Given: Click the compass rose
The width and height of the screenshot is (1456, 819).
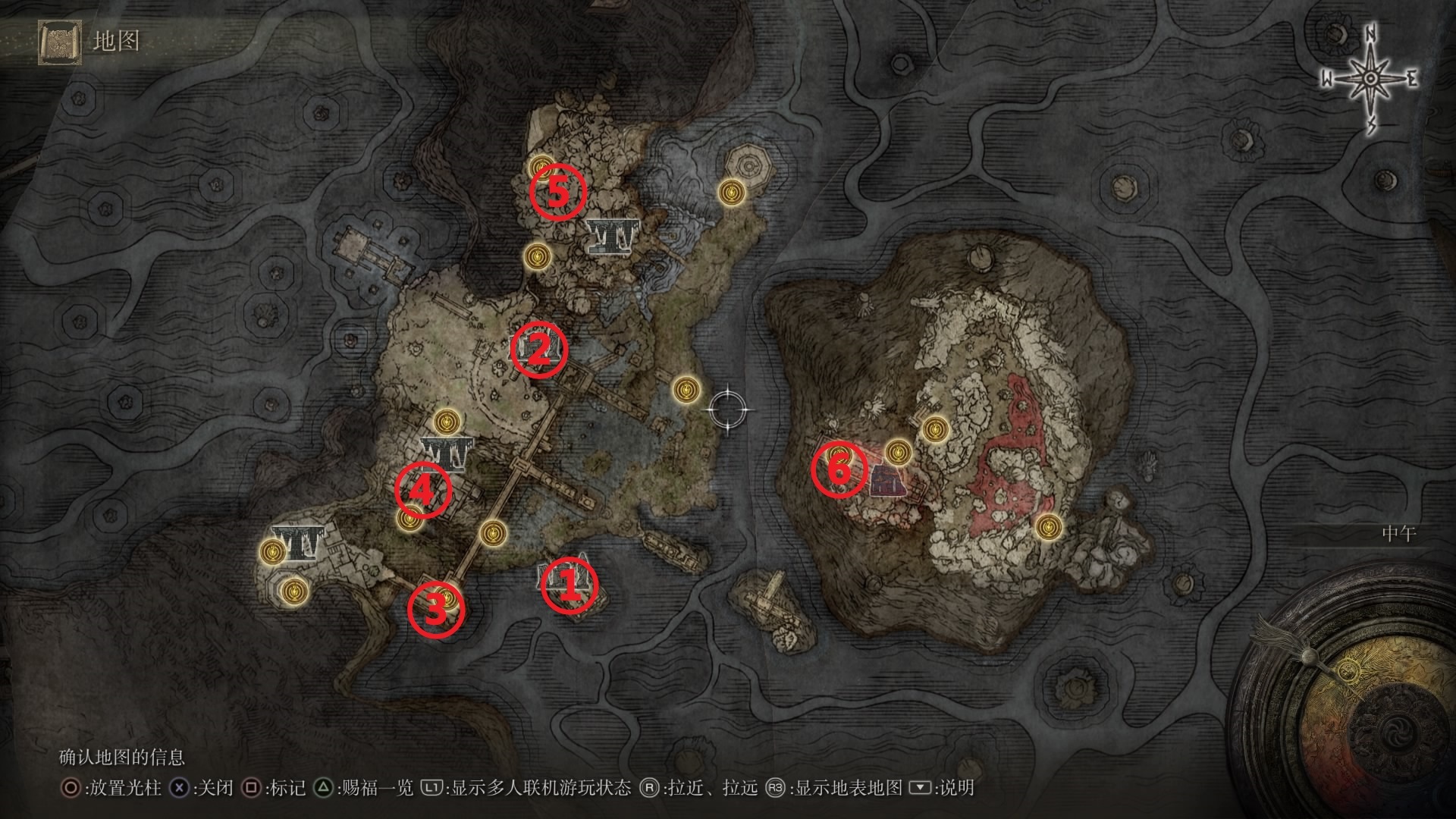Looking at the screenshot, I should click(1370, 79).
